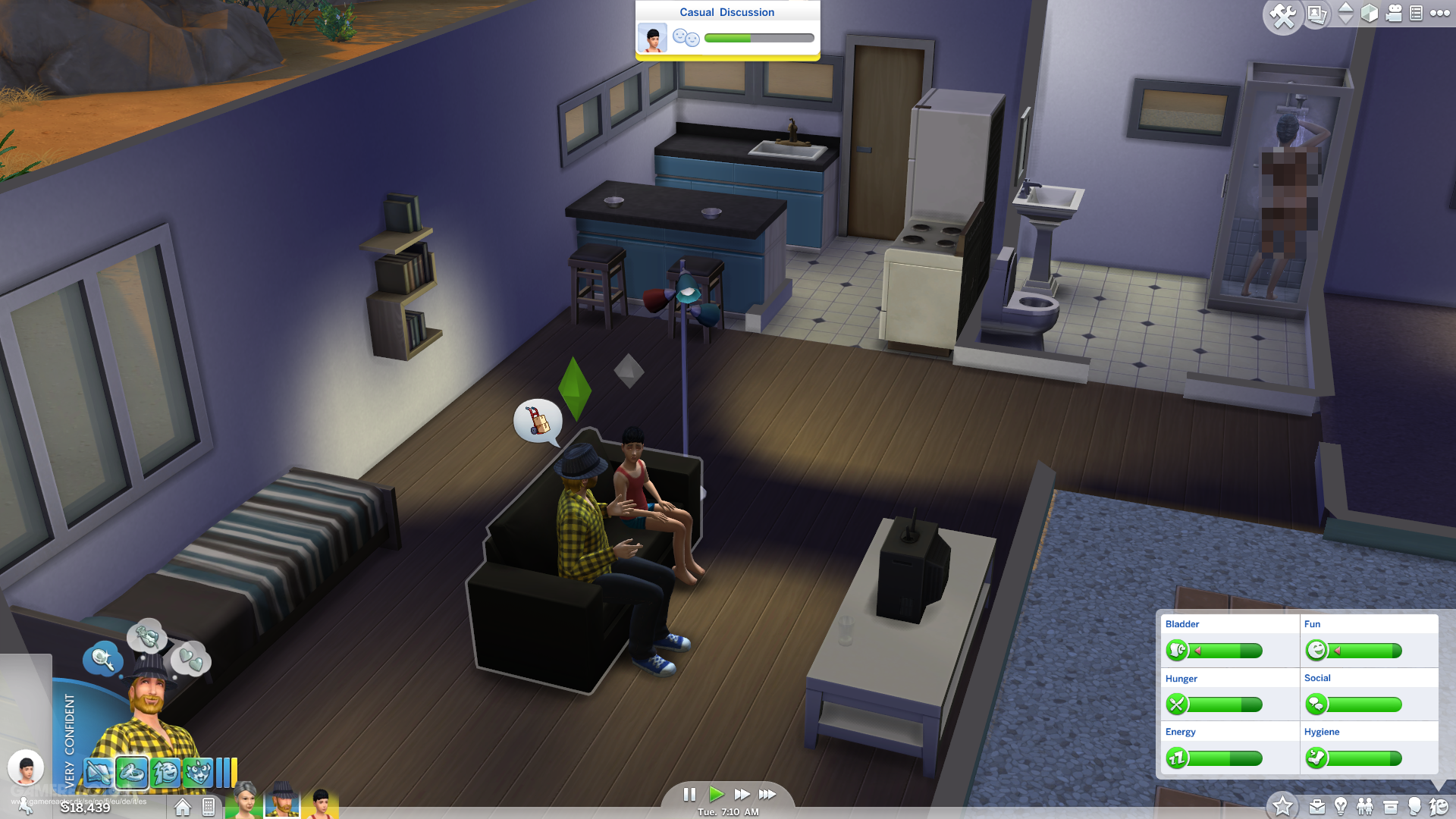Switch to the child Sim's portrait
This screenshot has height=819, width=1456.
(322, 805)
